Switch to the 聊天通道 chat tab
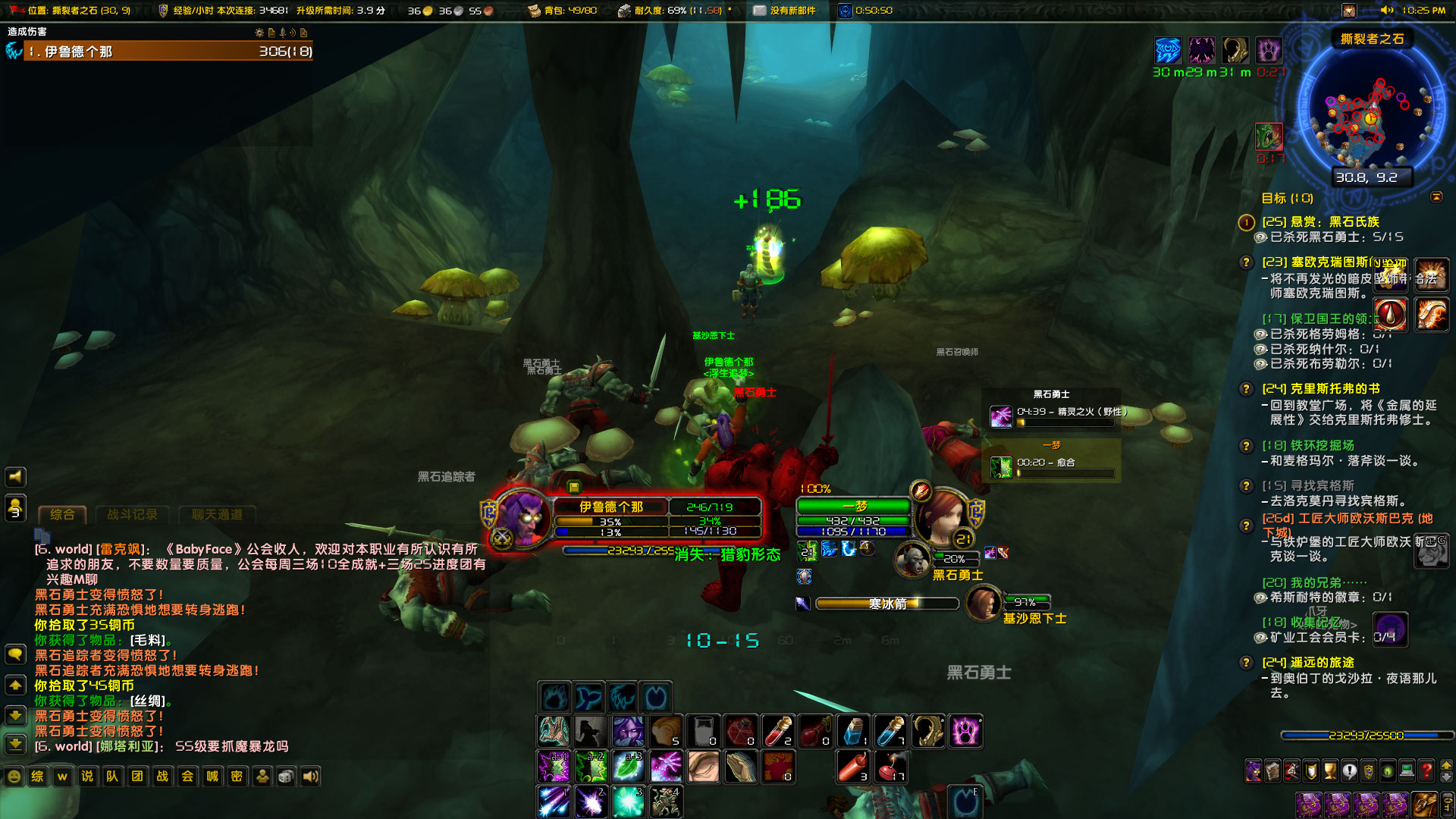This screenshot has width=1456, height=819. 217,514
